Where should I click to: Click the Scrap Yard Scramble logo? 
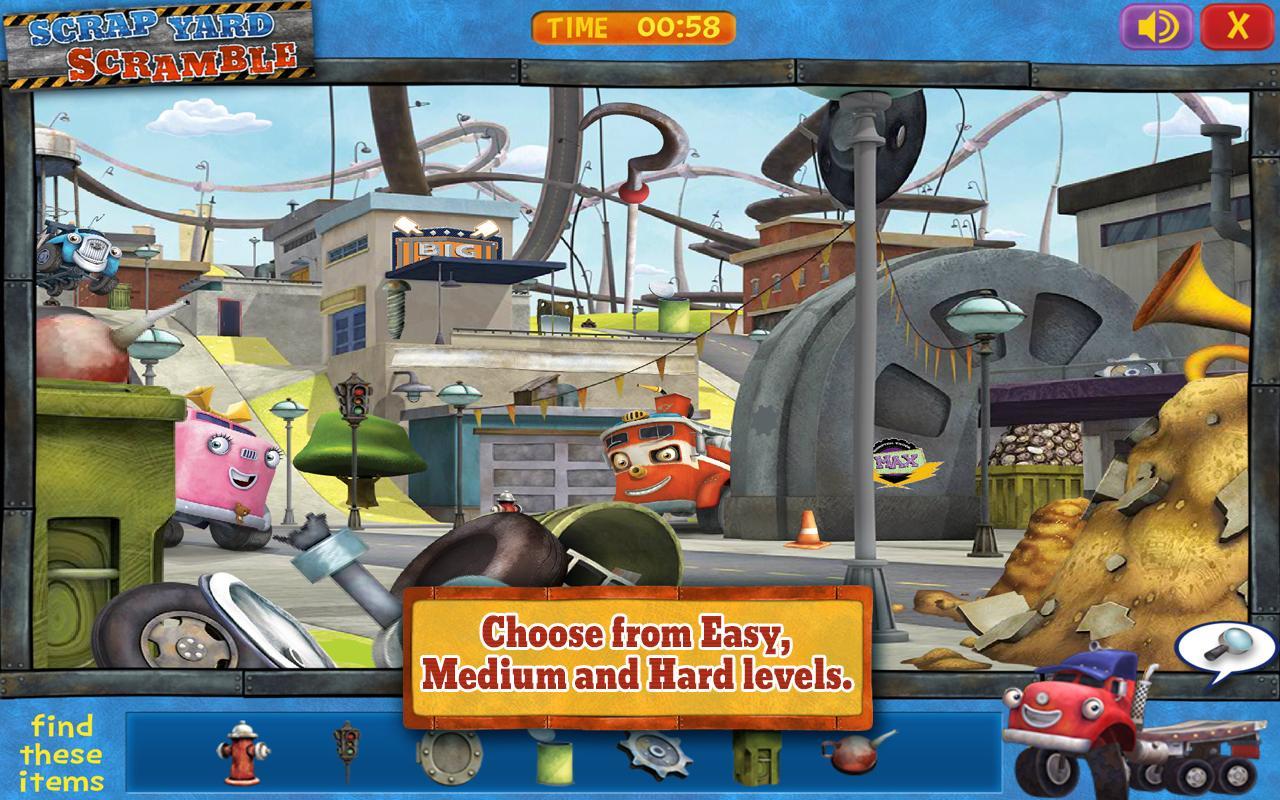click(160, 38)
